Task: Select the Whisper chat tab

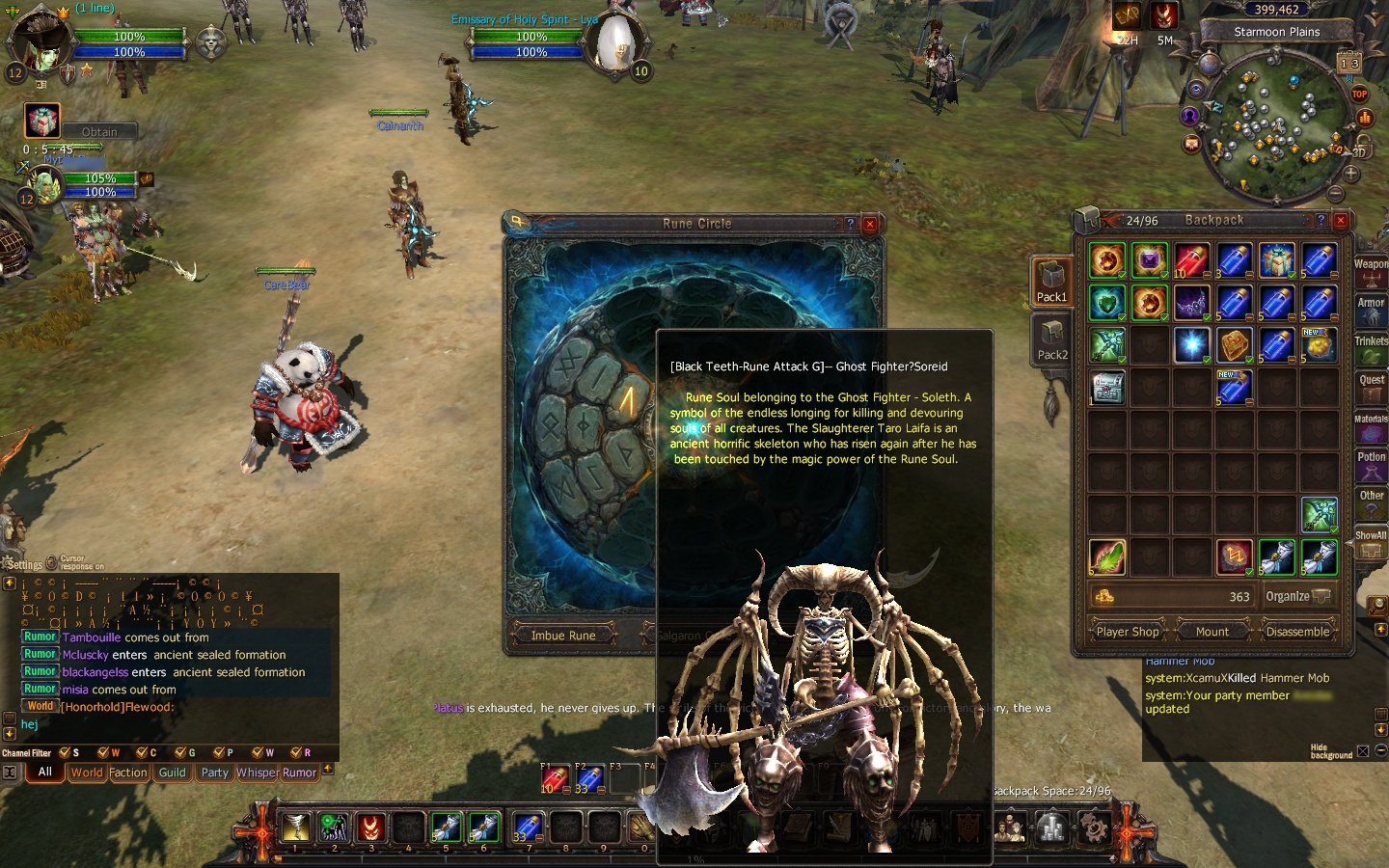Action: tap(257, 773)
